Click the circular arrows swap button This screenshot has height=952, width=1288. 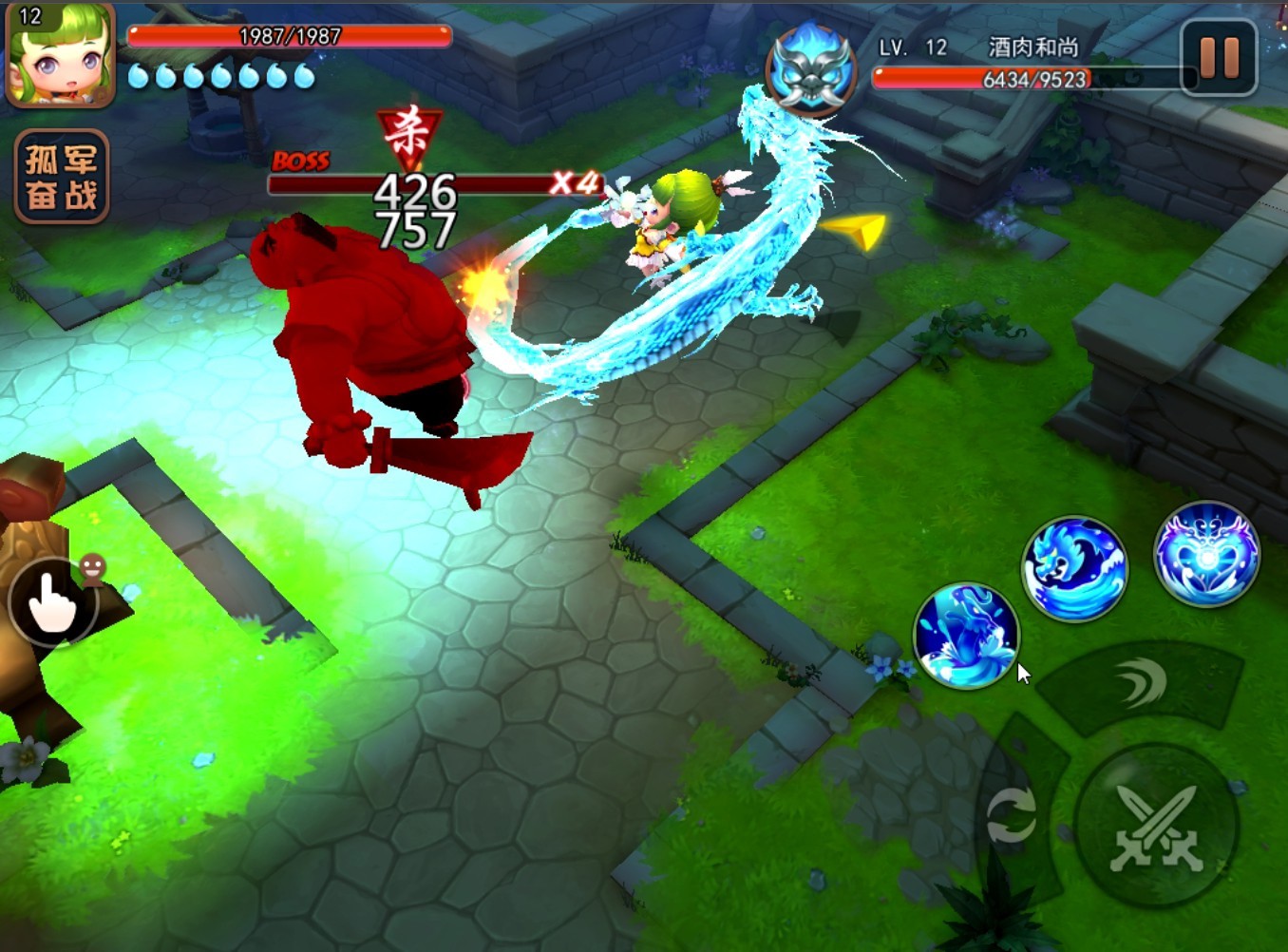click(1011, 816)
